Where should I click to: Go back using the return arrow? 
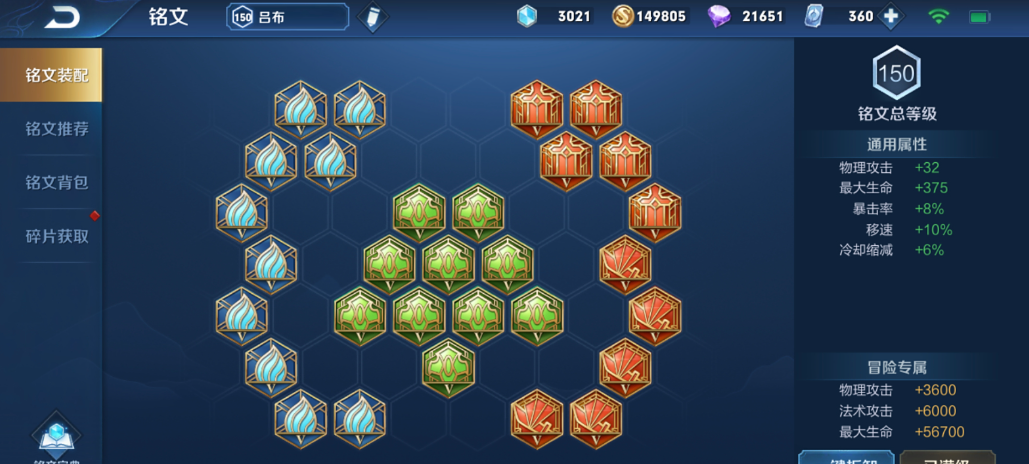point(62,16)
